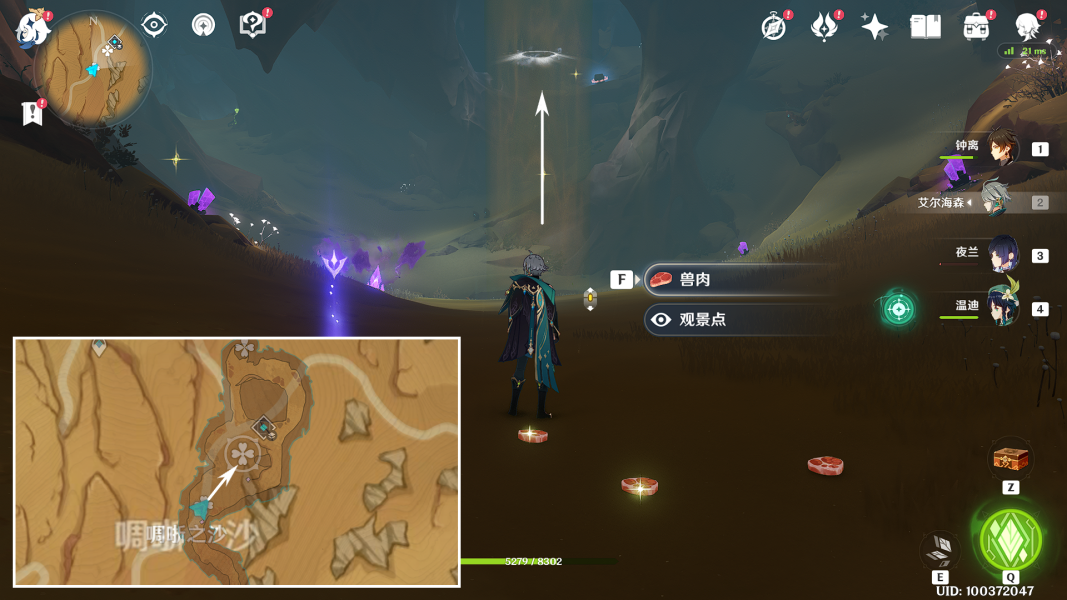
Task: Trigger the elemental skill leaf icon
Action: 940,549
